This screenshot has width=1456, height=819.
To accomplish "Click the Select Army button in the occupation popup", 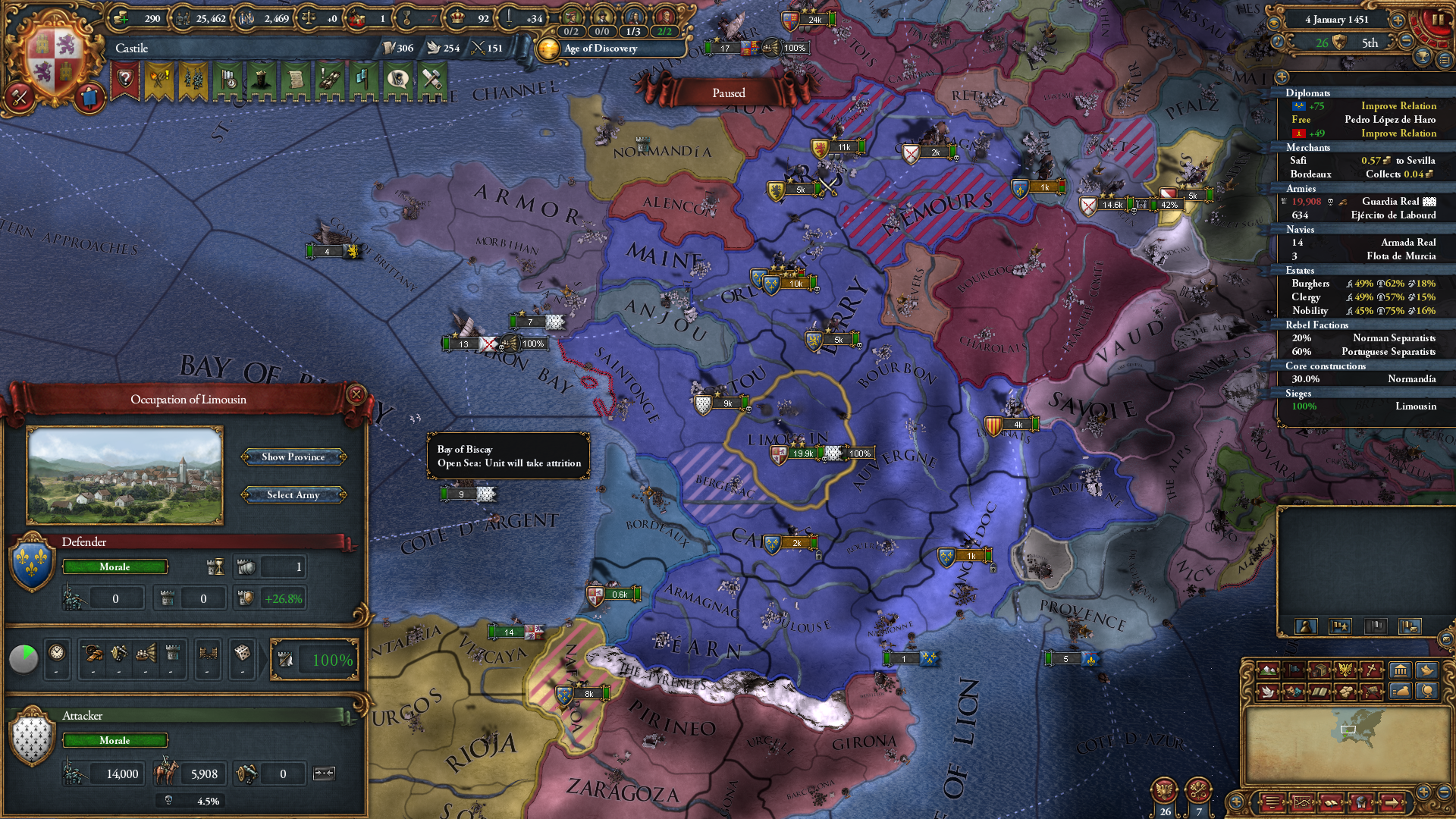I will 293,494.
